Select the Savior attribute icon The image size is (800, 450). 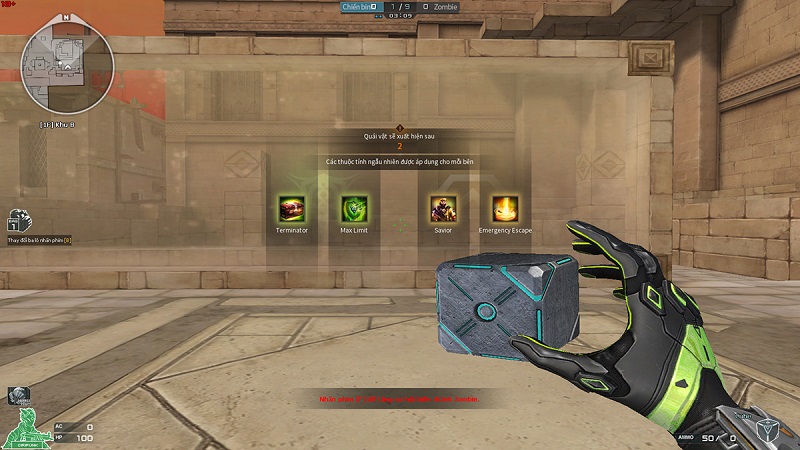(442, 208)
